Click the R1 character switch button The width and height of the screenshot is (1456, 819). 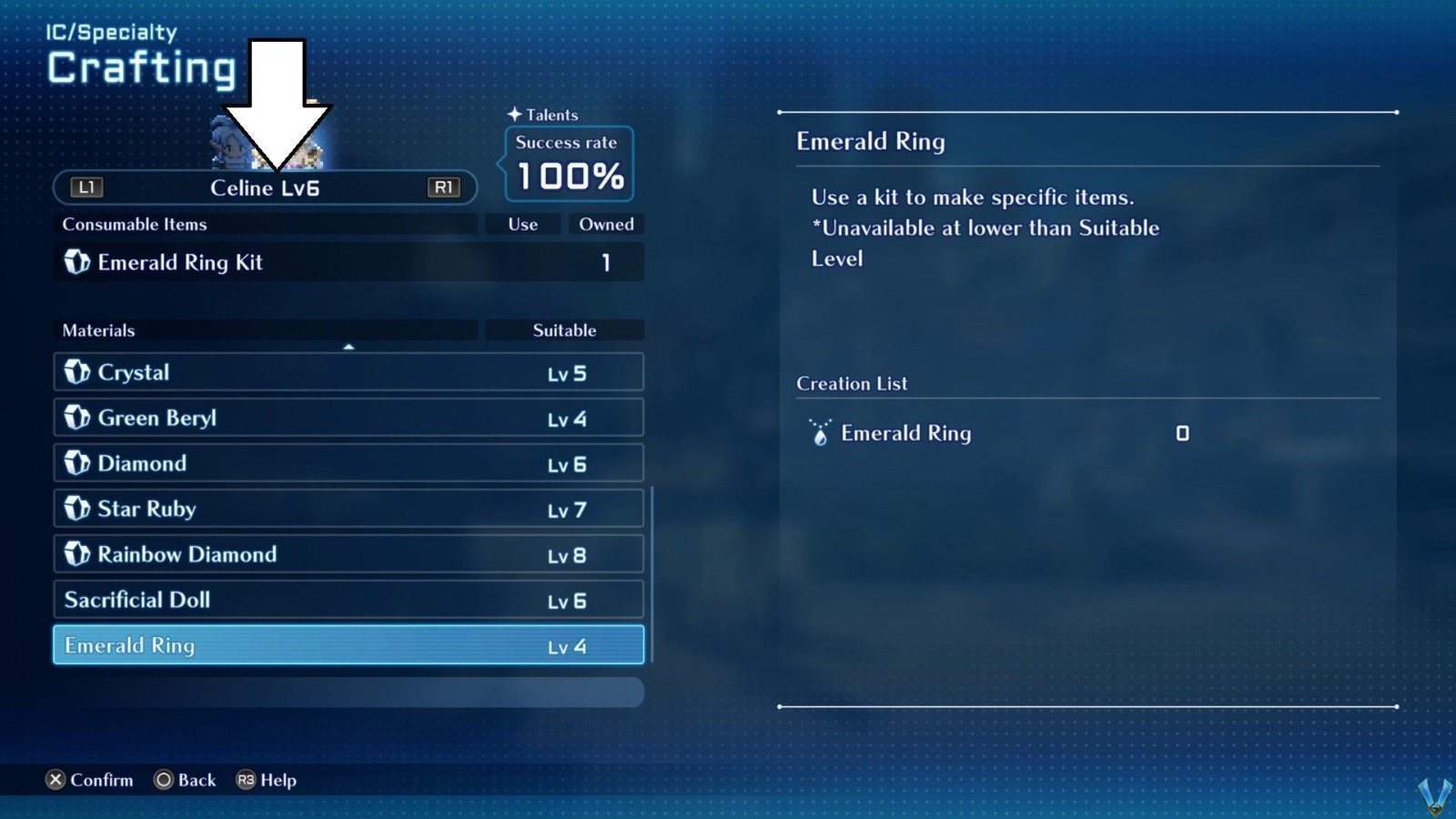(x=444, y=187)
